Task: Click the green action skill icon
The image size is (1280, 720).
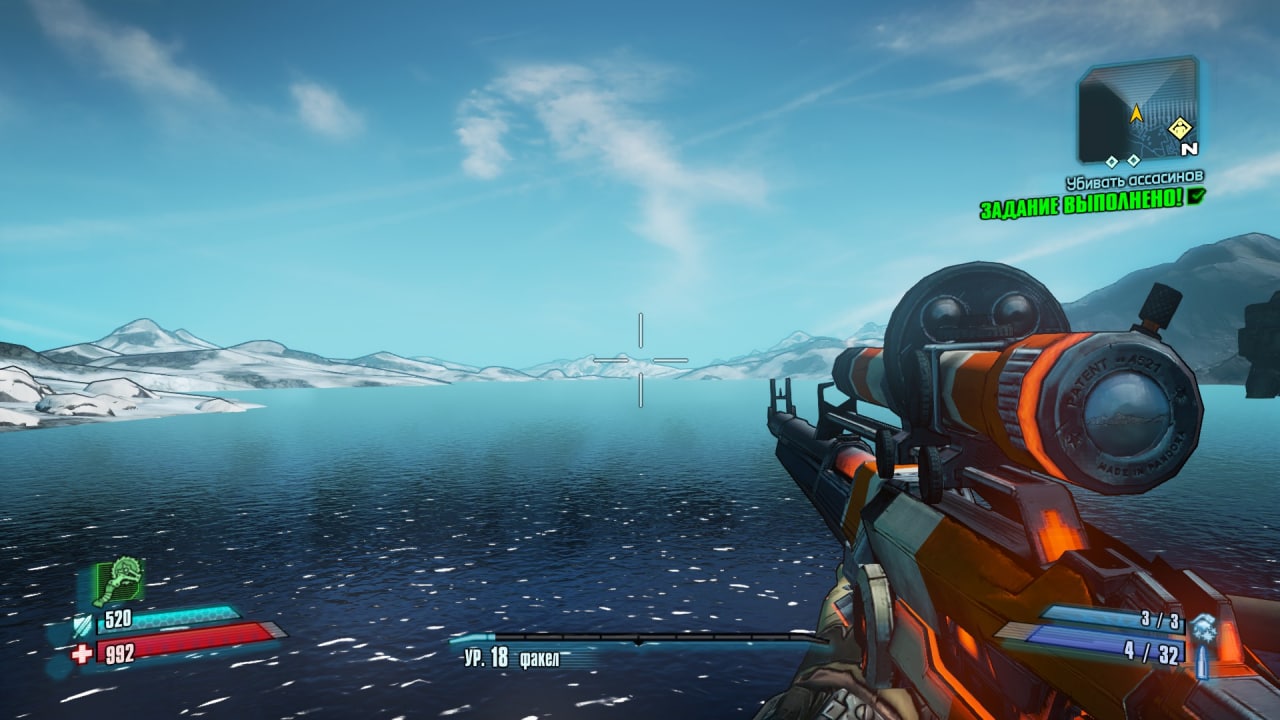Action: [x=118, y=580]
